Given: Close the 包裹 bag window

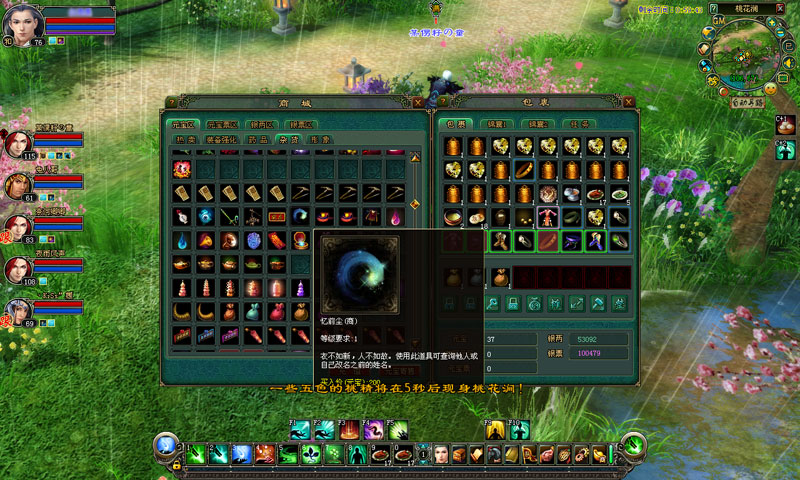Looking at the screenshot, I should tap(630, 102).
